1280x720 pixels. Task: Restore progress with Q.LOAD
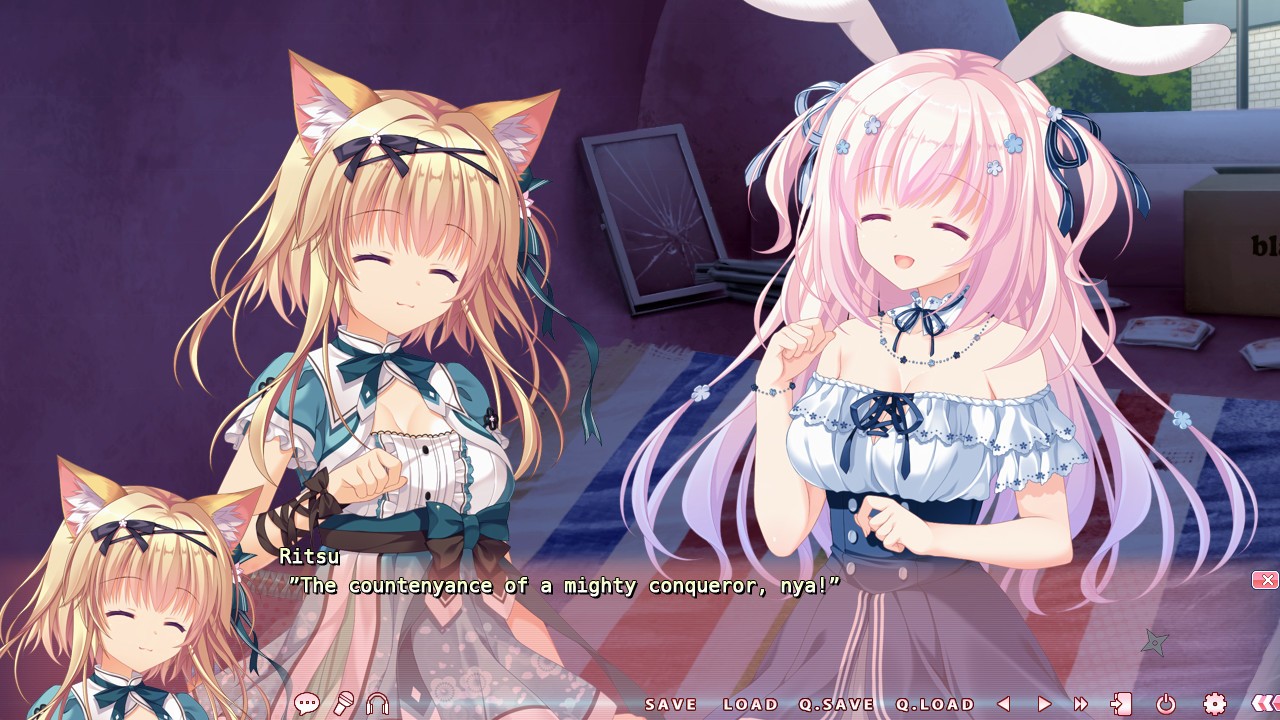[938, 704]
